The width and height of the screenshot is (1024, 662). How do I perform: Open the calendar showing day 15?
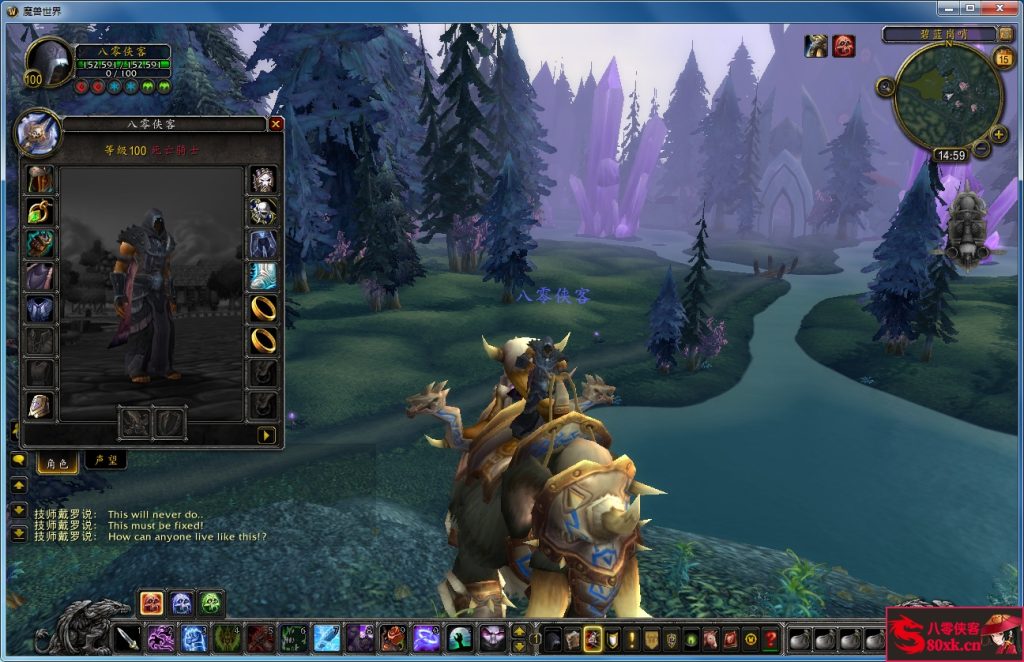[1004, 59]
